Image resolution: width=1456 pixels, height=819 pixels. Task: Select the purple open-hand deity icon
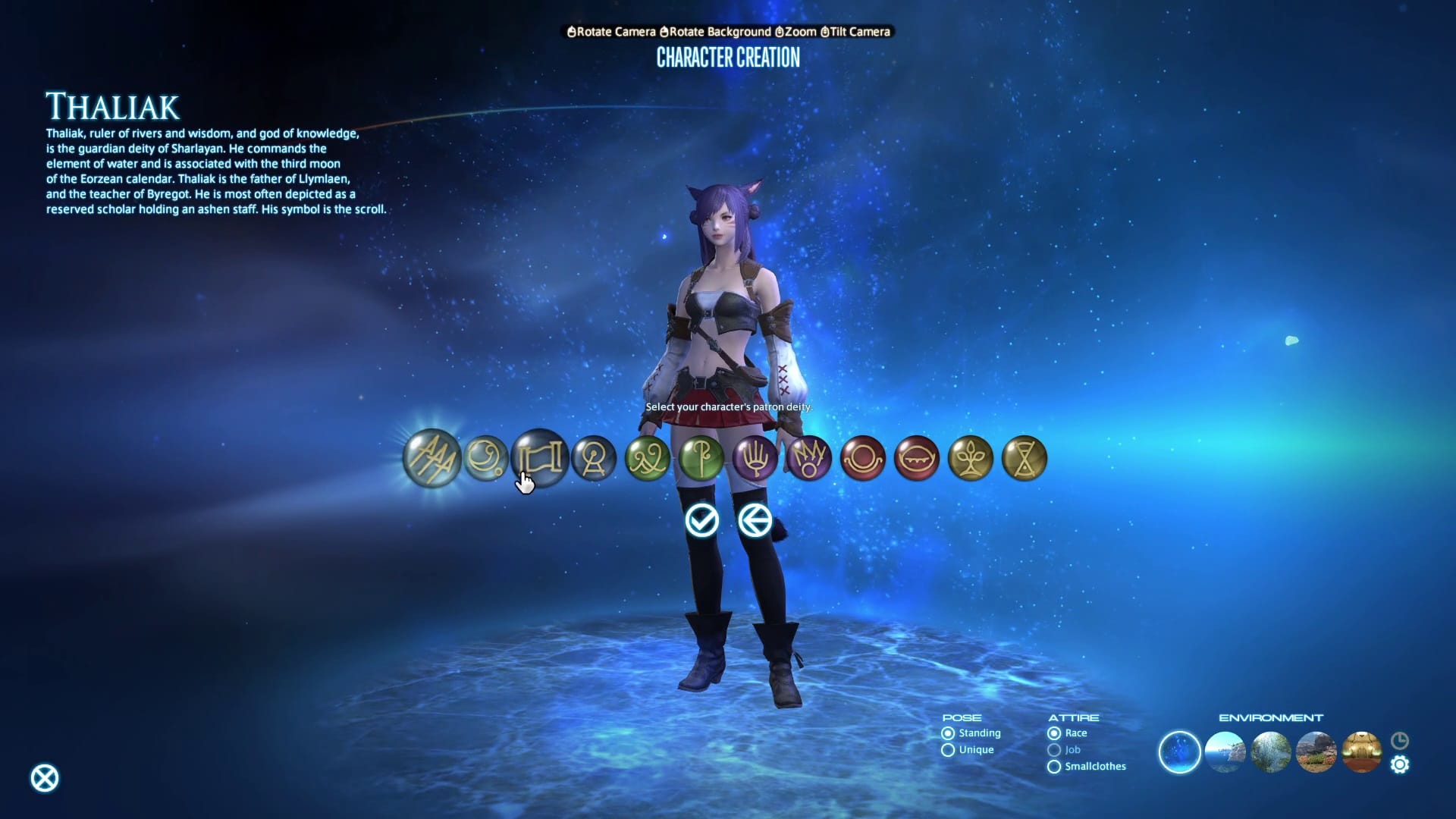755,458
